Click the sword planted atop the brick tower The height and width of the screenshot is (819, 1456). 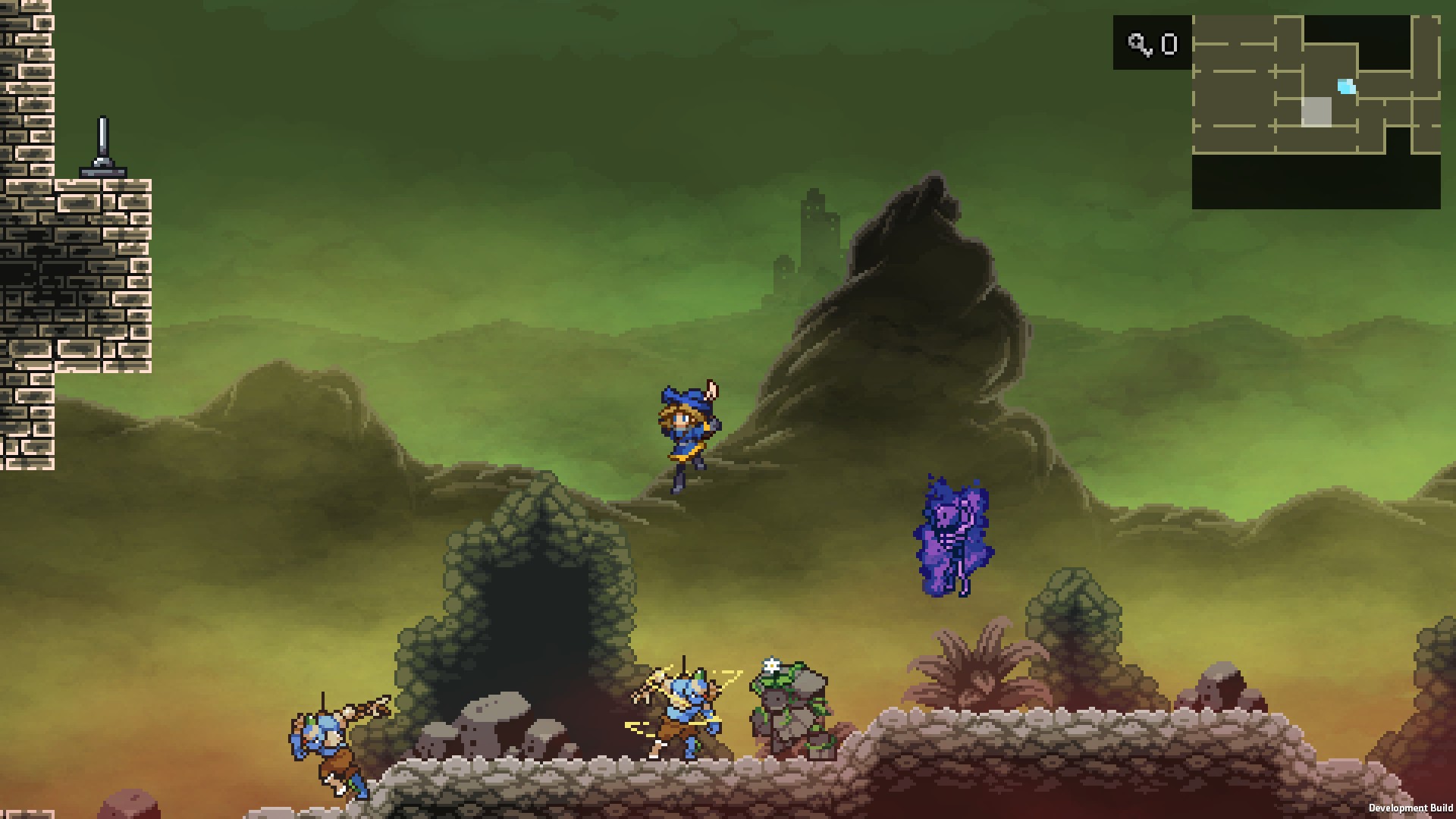click(x=104, y=144)
